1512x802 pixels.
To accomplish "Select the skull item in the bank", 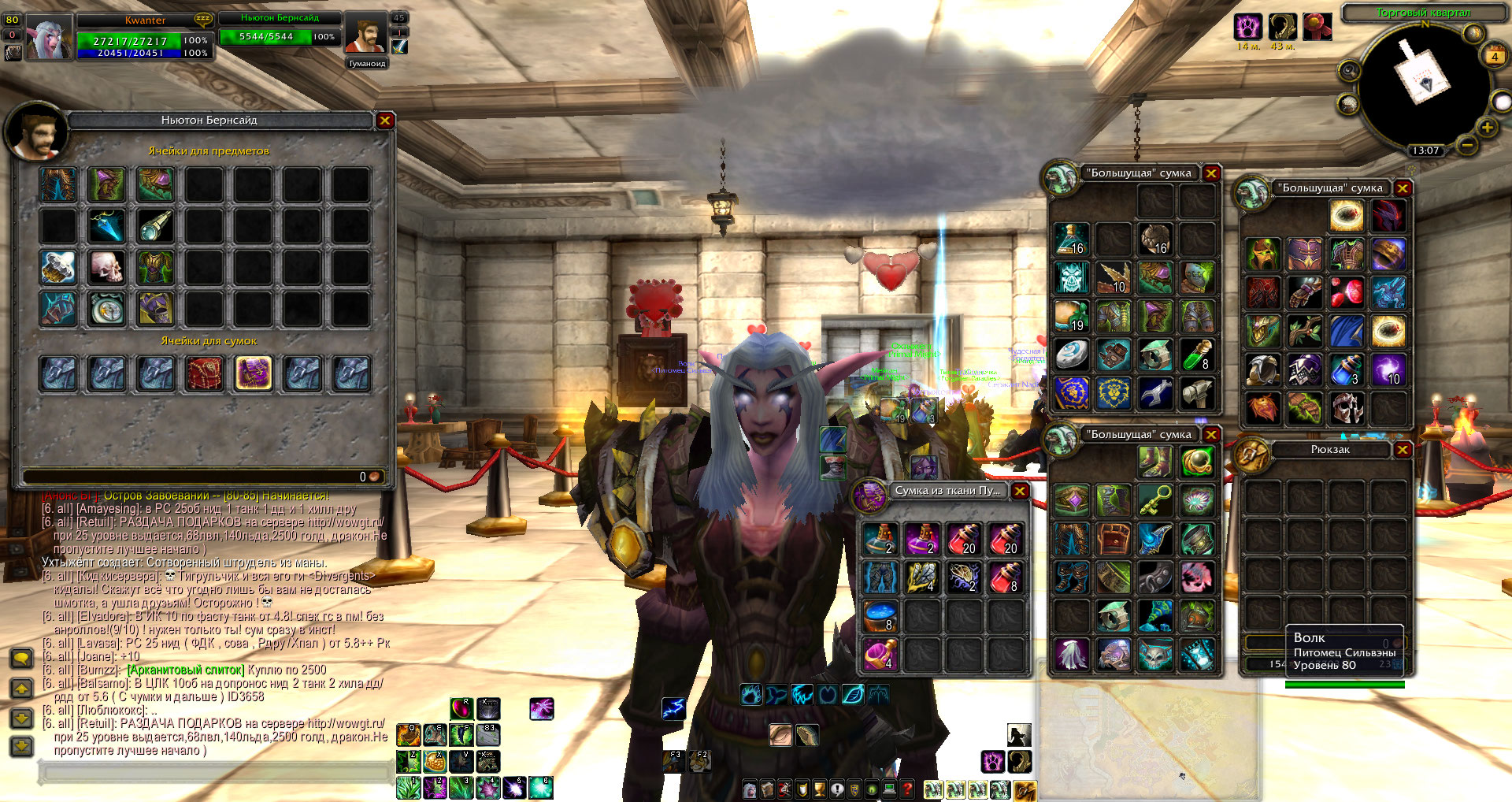I will 106,268.
